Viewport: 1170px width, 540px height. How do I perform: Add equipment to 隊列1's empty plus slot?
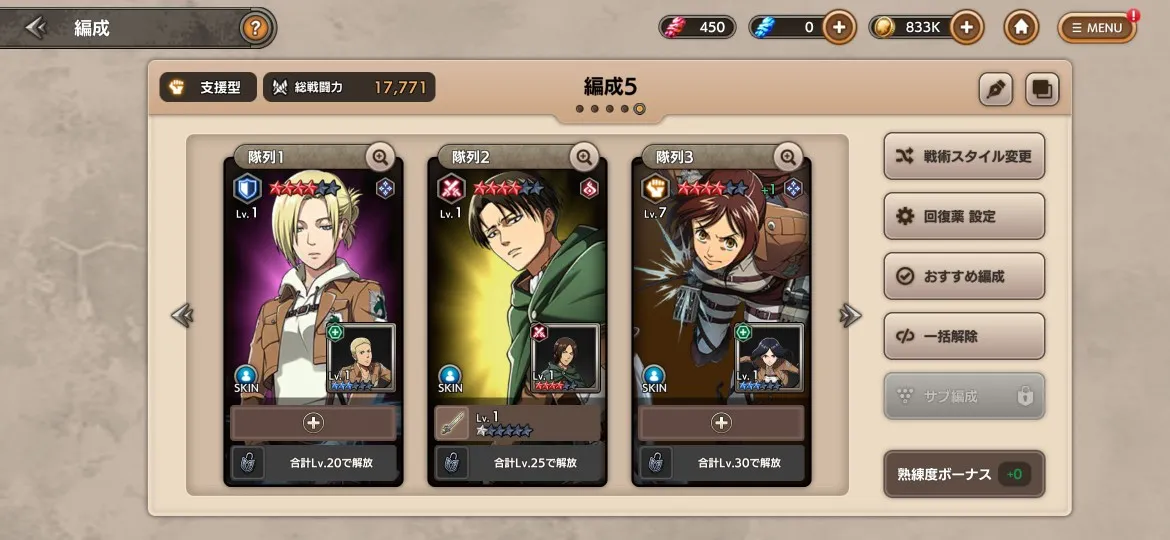click(313, 423)
